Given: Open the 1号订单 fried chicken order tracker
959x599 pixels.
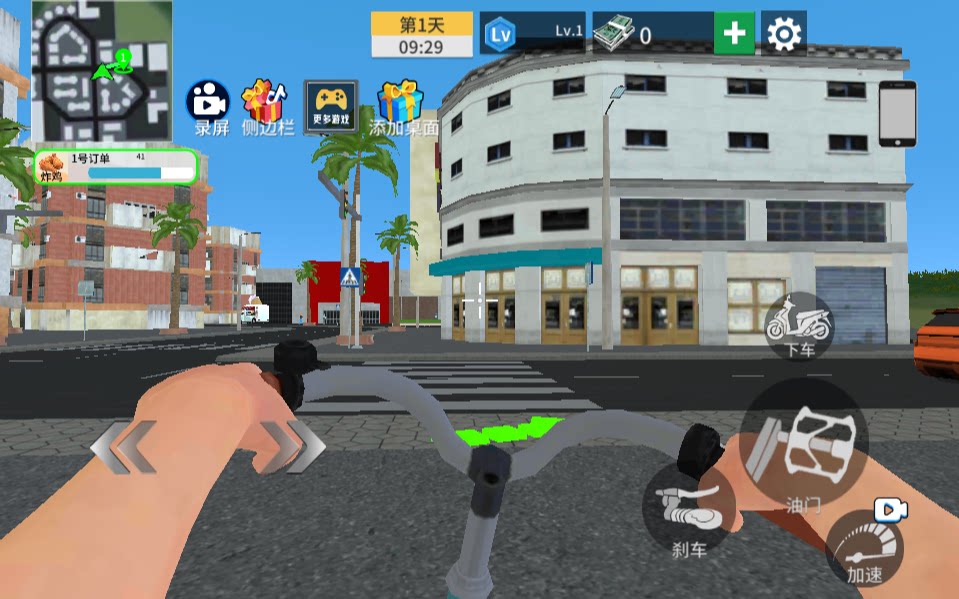Looking at the screenshot, I should 116,167.
